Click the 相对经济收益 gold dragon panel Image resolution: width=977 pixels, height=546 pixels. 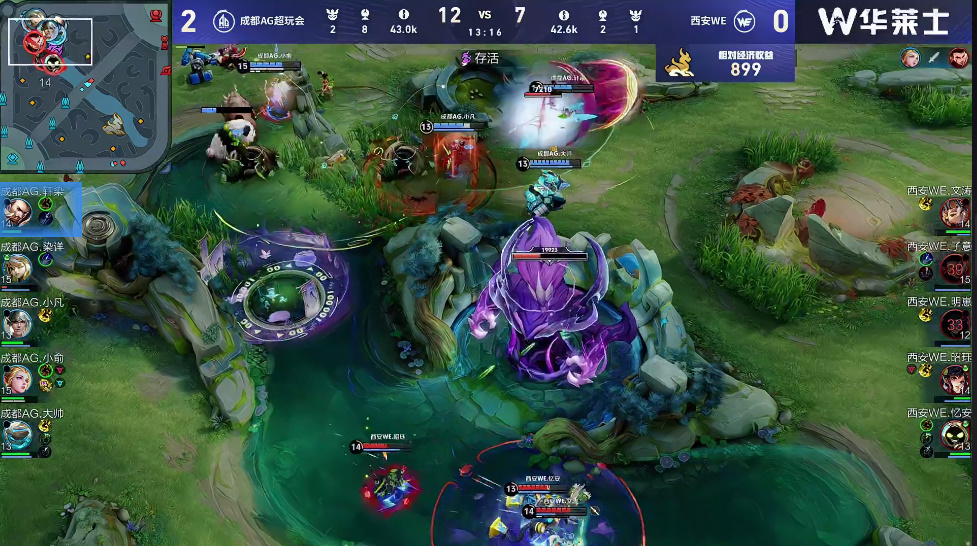(726, 63)
